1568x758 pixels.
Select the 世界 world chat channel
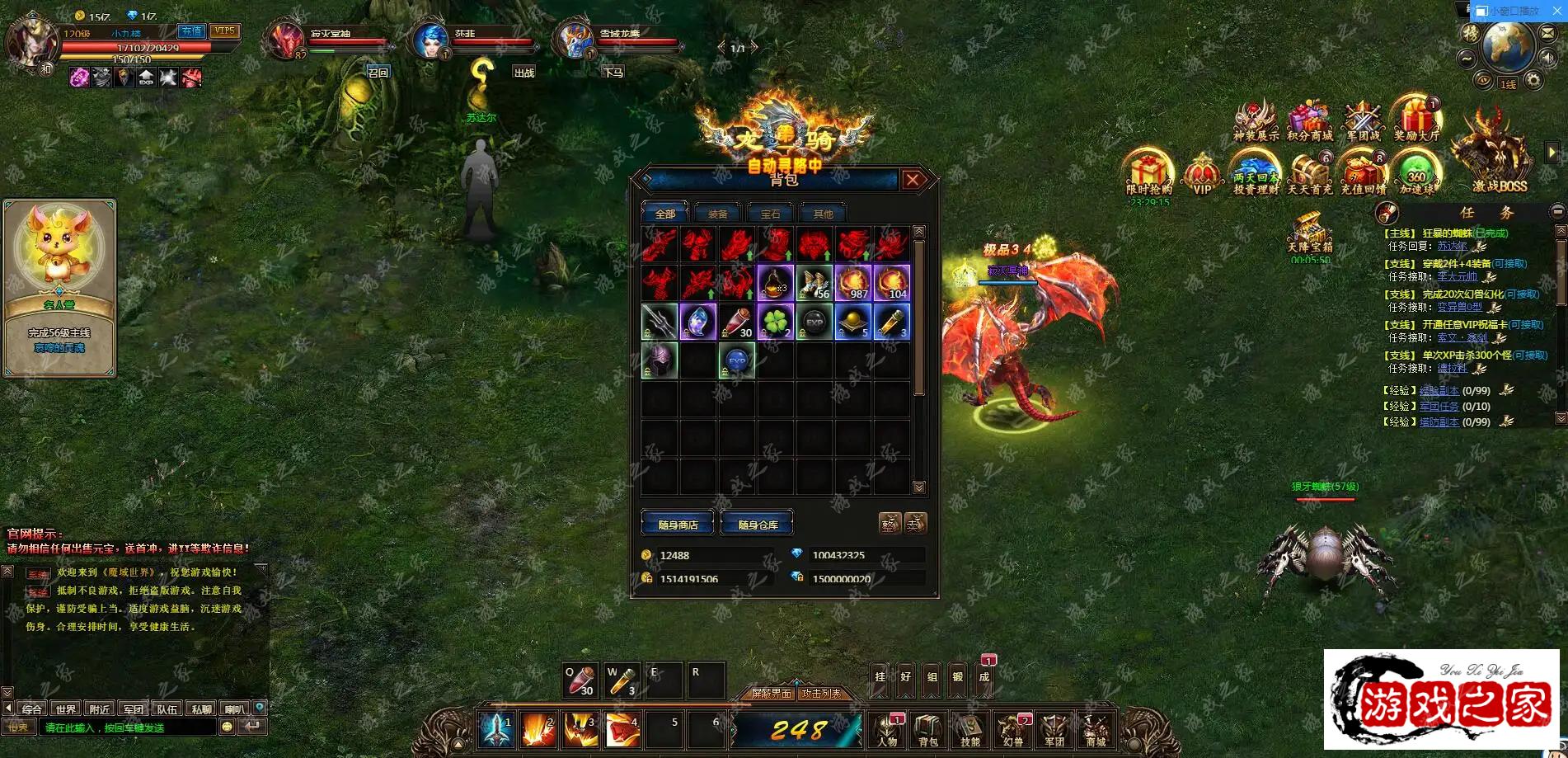[x=66, y=709]
